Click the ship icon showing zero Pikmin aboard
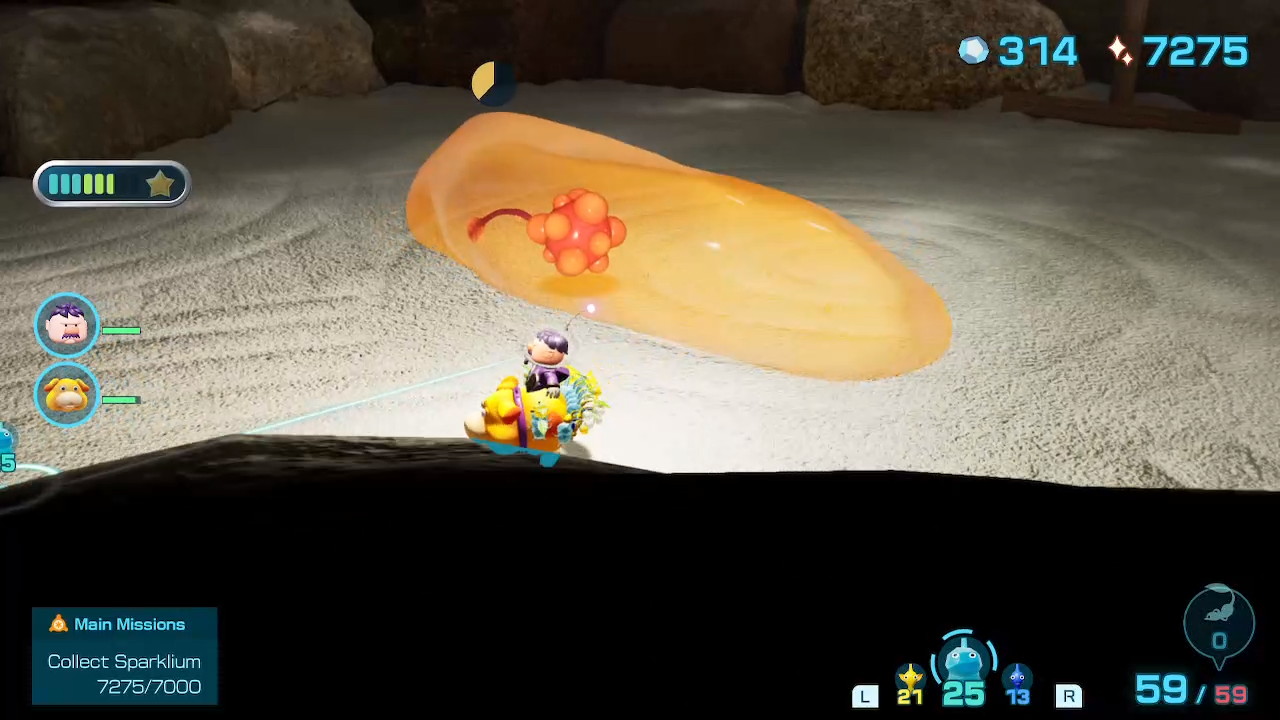This screenshot has height=720, width=1280. point(1219,622)
